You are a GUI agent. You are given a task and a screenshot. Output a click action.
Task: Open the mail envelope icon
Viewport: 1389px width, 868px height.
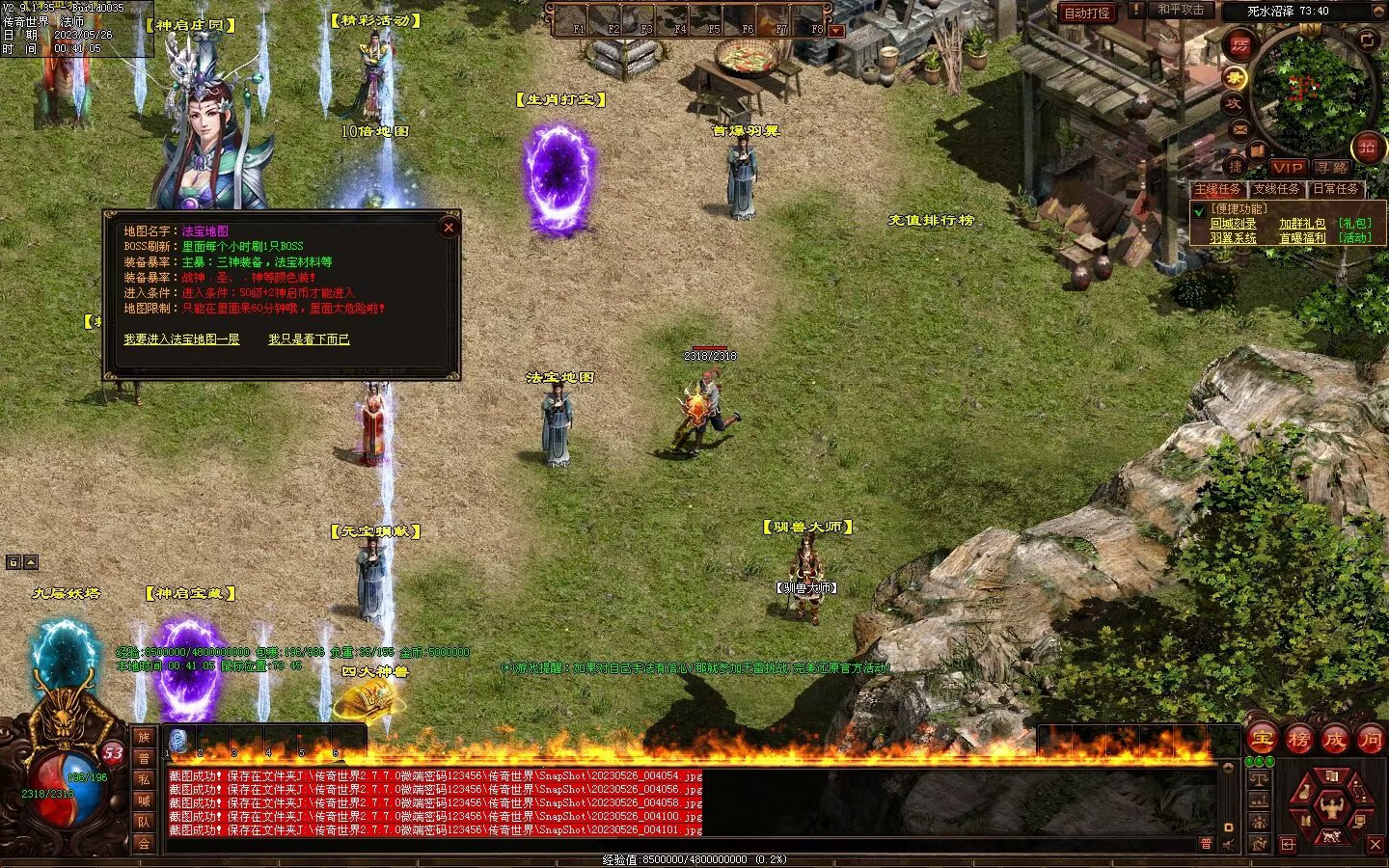[1239, 128]
